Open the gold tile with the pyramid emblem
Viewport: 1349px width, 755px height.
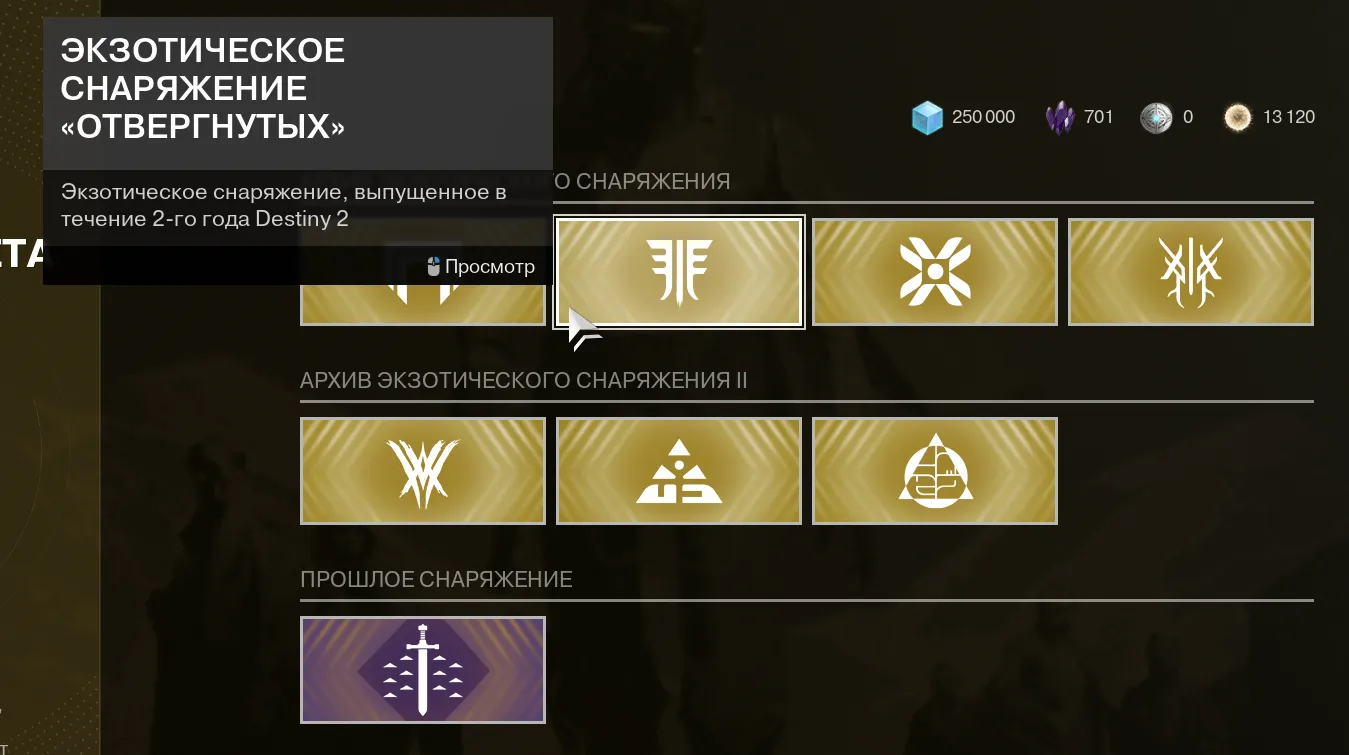[679, 470]
